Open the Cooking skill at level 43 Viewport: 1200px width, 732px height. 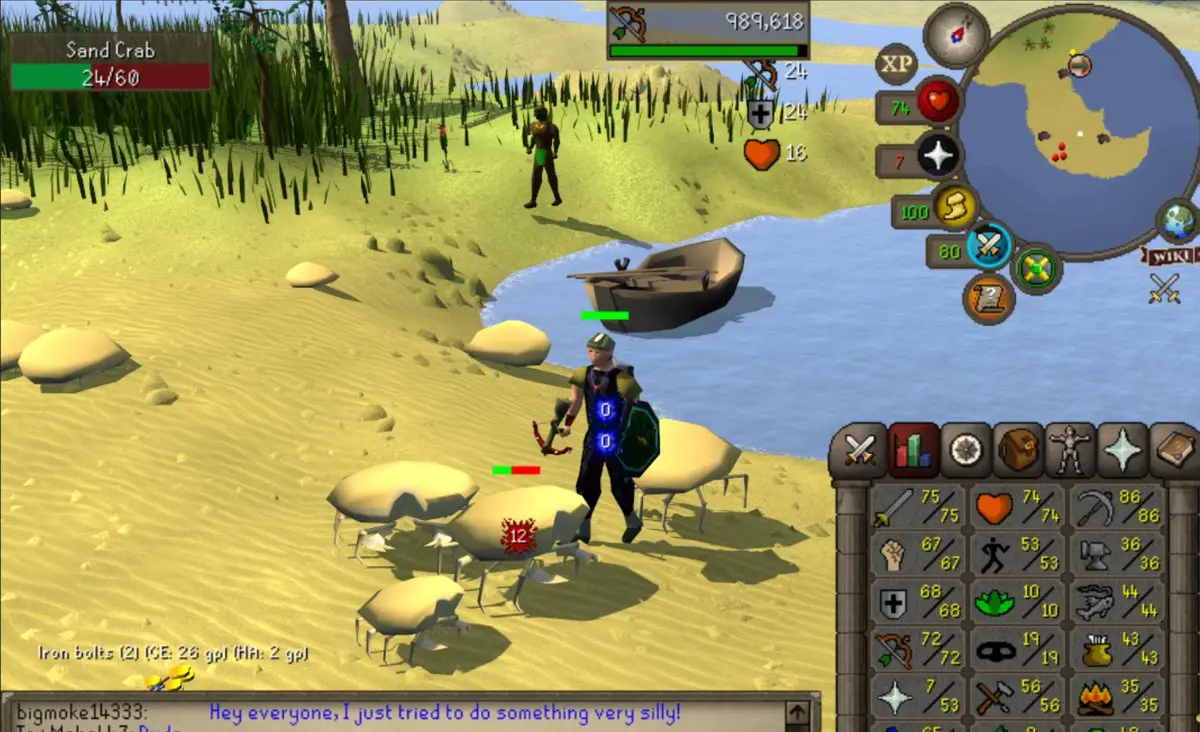click(1117, 650)
